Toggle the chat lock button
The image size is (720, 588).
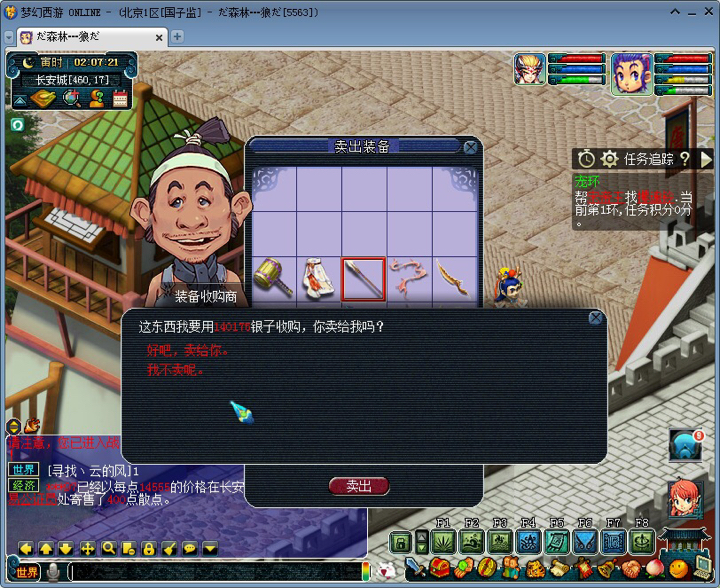tap(148, 548)
